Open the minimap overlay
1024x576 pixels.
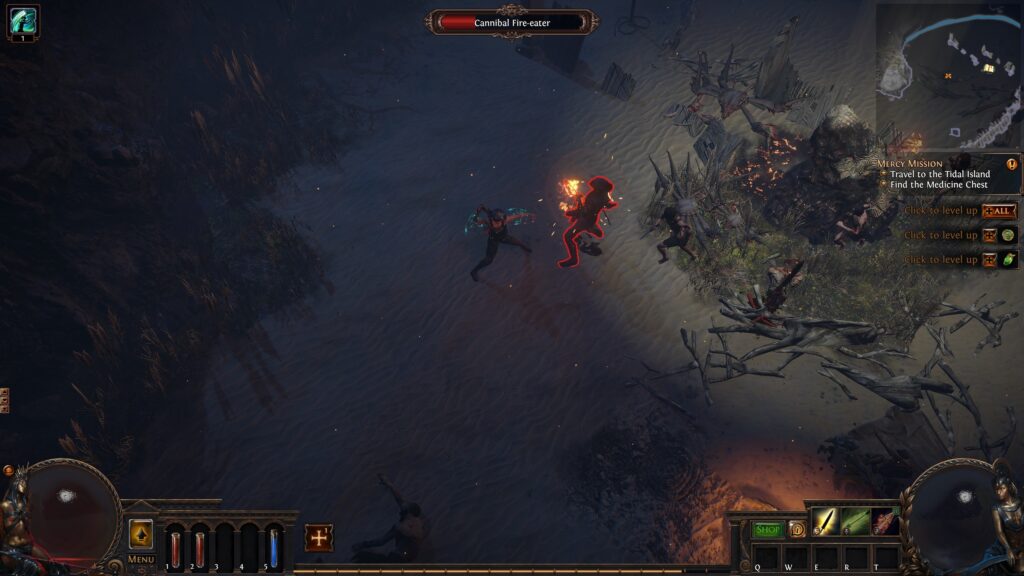click(948, 75)
